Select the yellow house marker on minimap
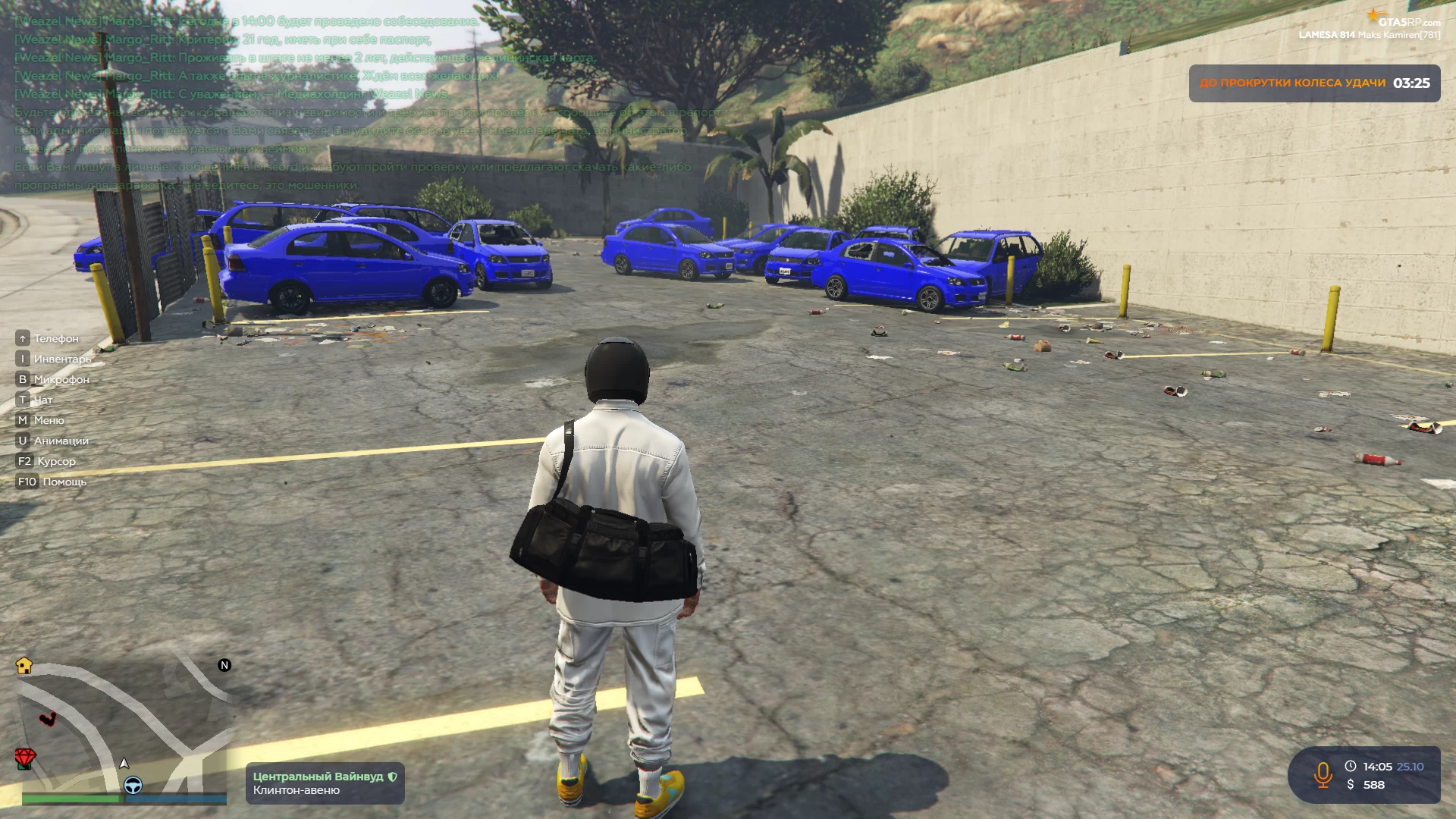Viewport: 1456px width, 819px height. (24, 666)
